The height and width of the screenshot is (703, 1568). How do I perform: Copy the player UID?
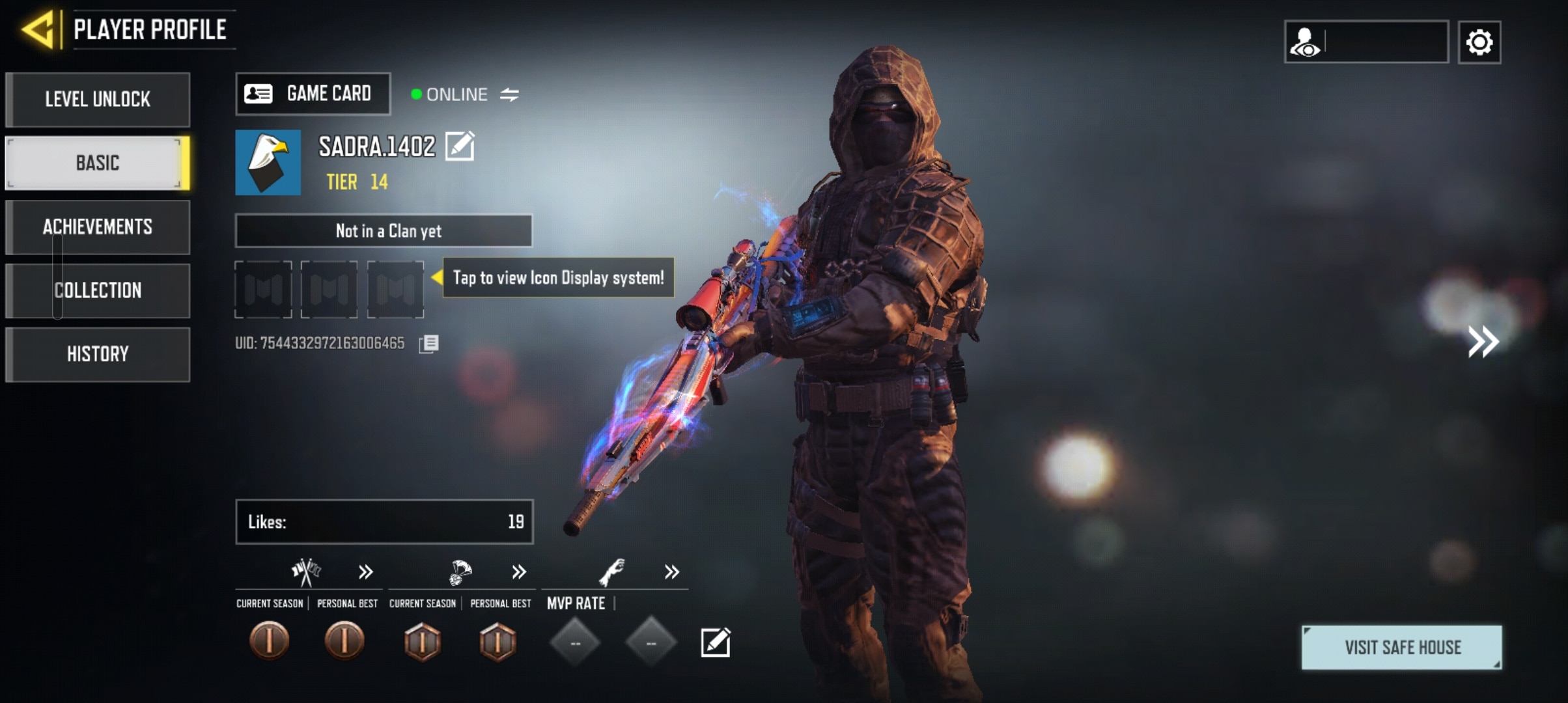pos(429,344)
